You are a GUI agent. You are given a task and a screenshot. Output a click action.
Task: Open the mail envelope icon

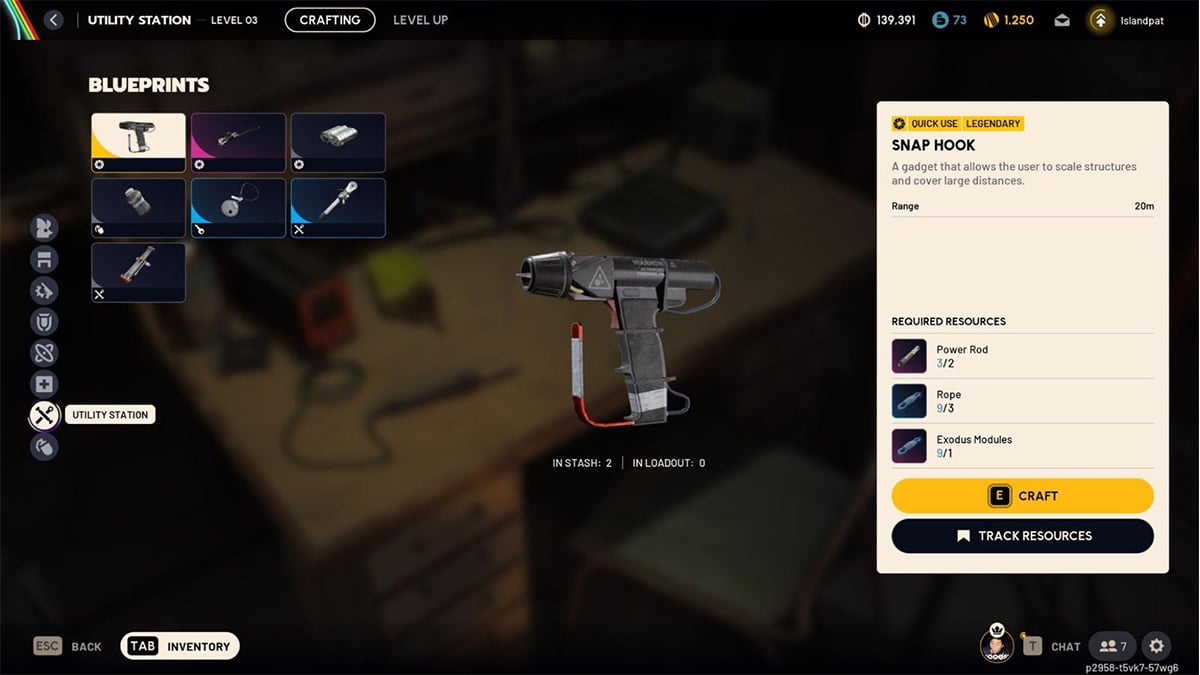(1062, 20)
